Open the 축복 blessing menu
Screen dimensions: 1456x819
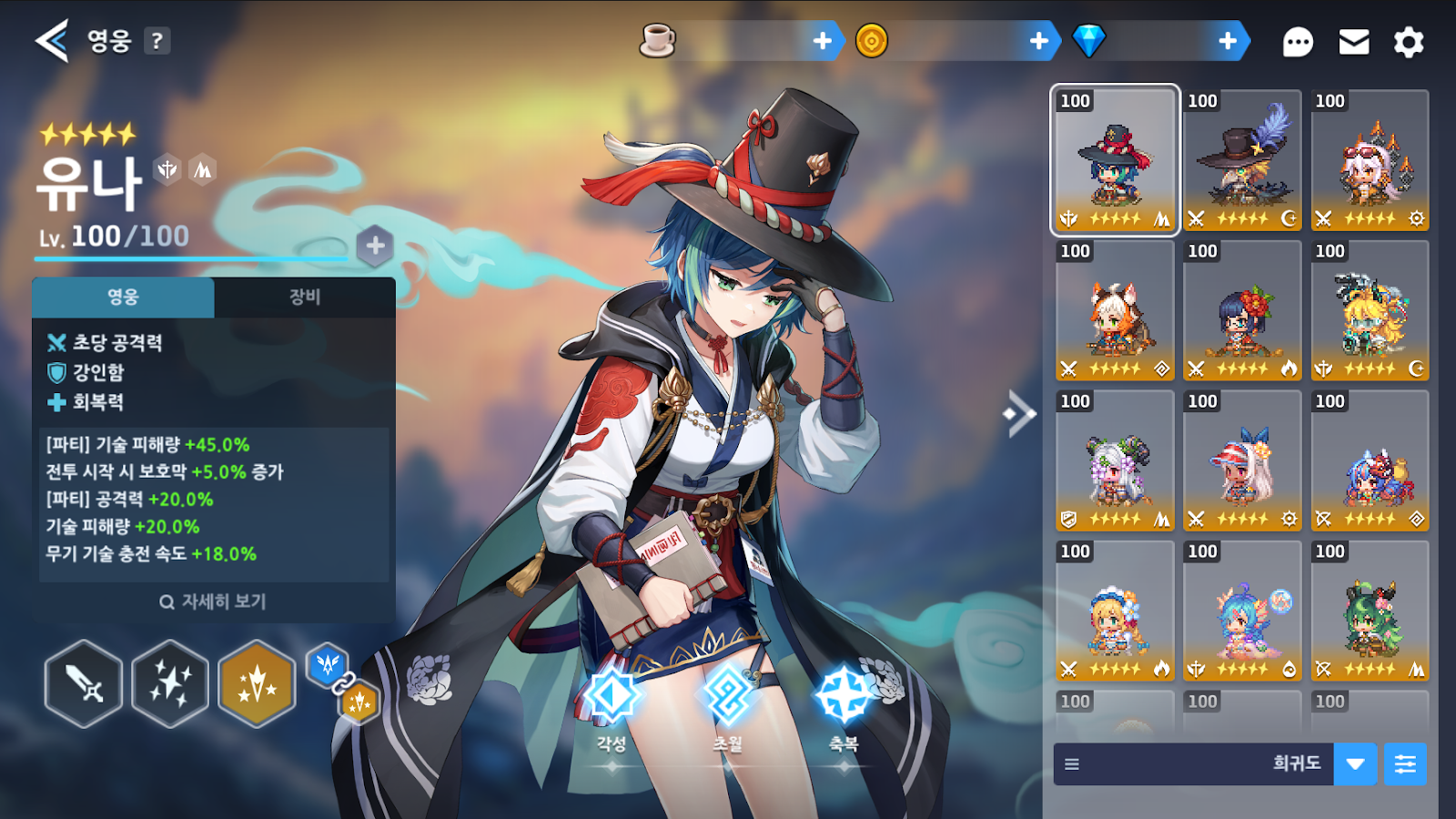pyautogui.click(x=844, y=701)
